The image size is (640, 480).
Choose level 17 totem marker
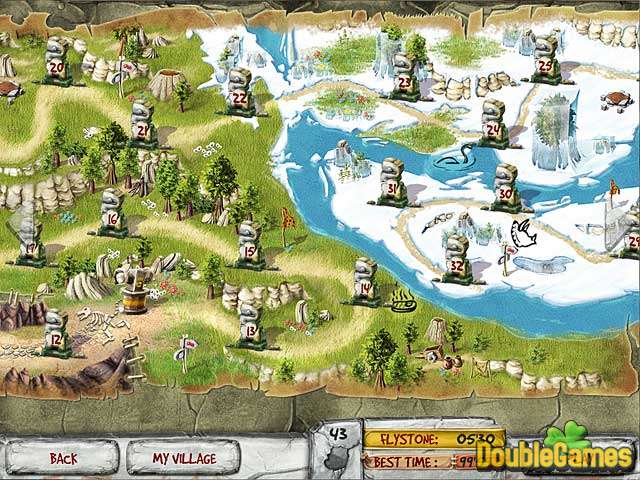click(30, 240)
